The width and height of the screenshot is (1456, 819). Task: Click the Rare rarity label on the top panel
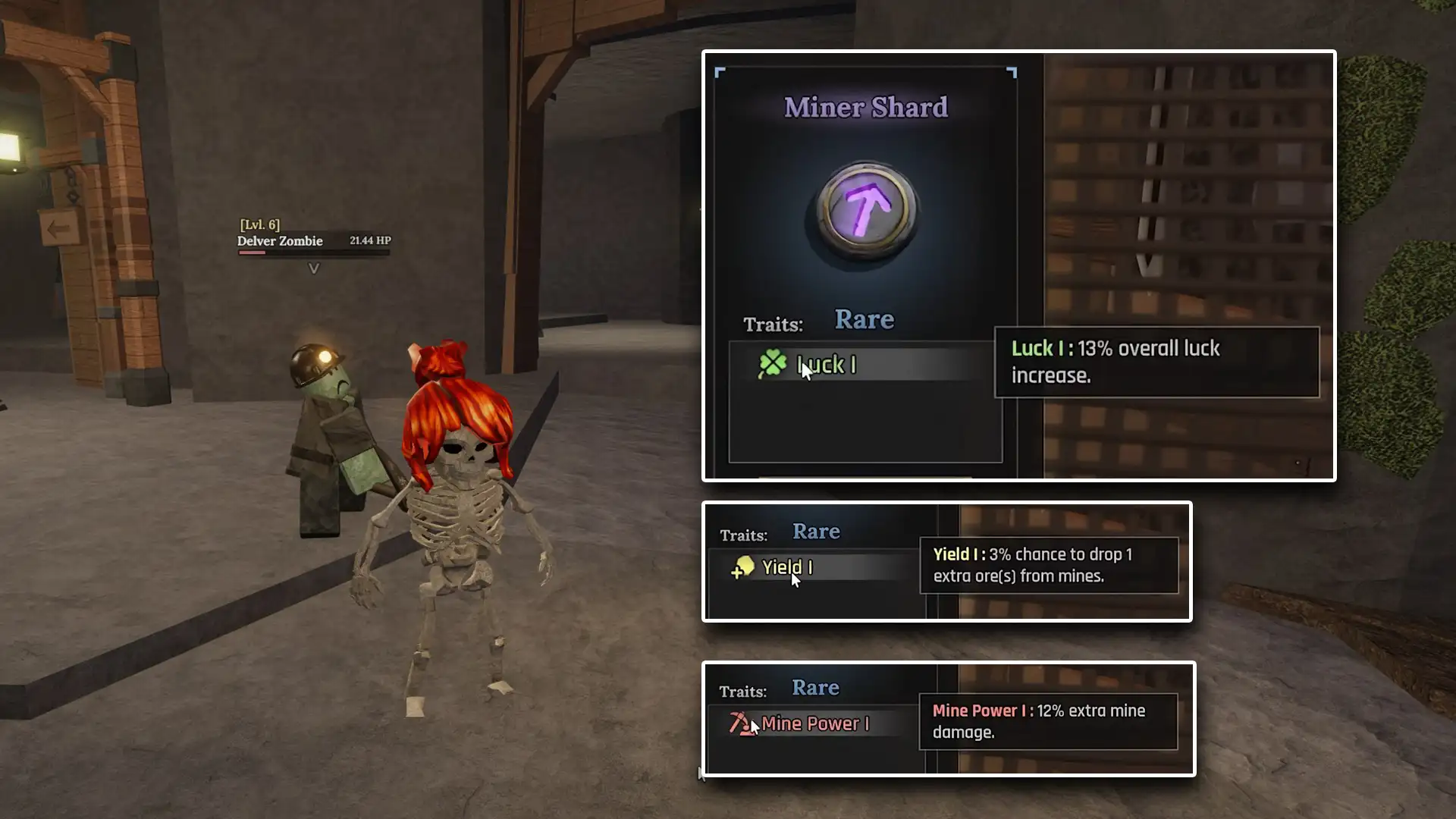tap(864, 319)
